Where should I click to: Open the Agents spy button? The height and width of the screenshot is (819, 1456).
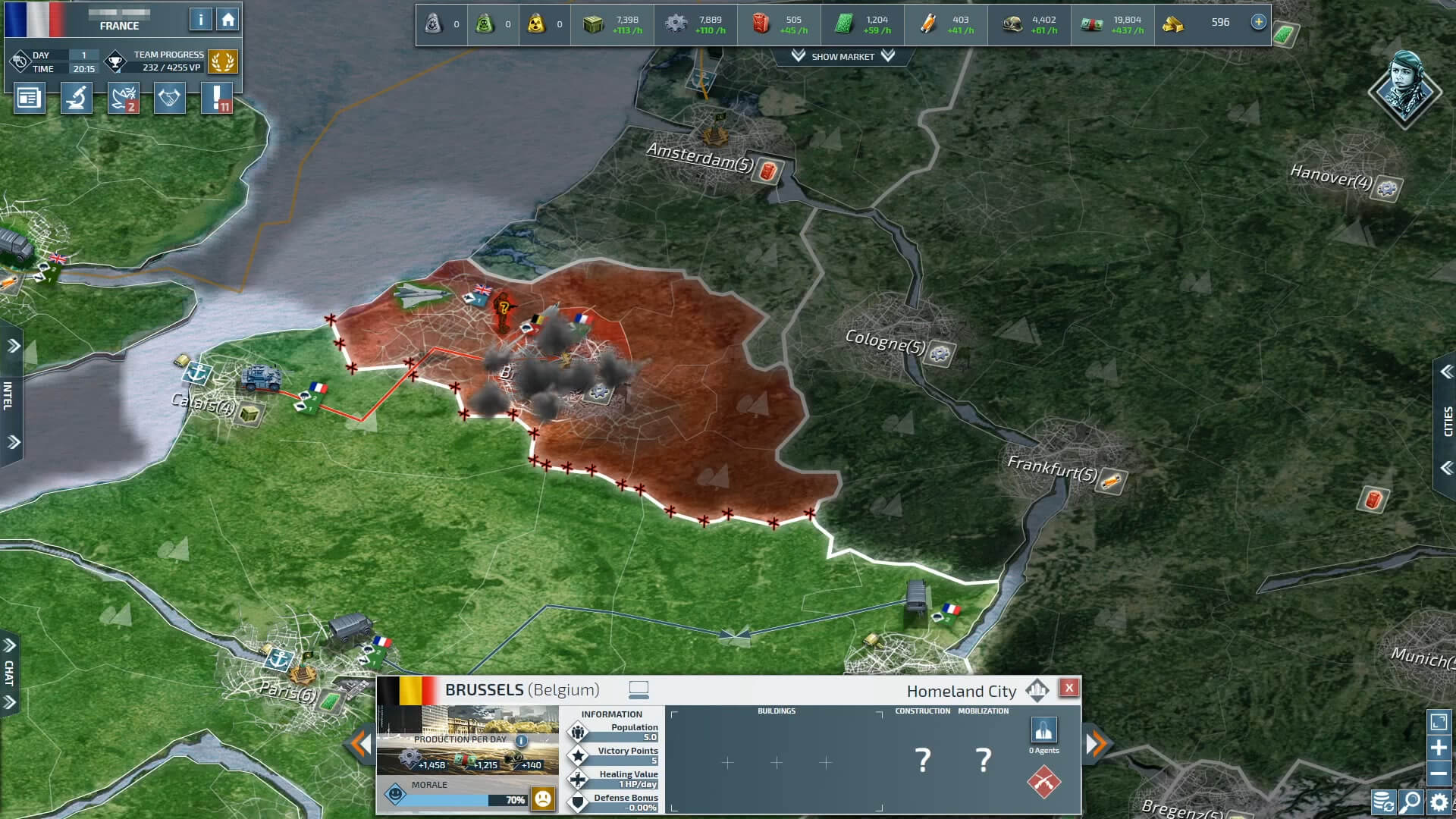[1043, 730]
